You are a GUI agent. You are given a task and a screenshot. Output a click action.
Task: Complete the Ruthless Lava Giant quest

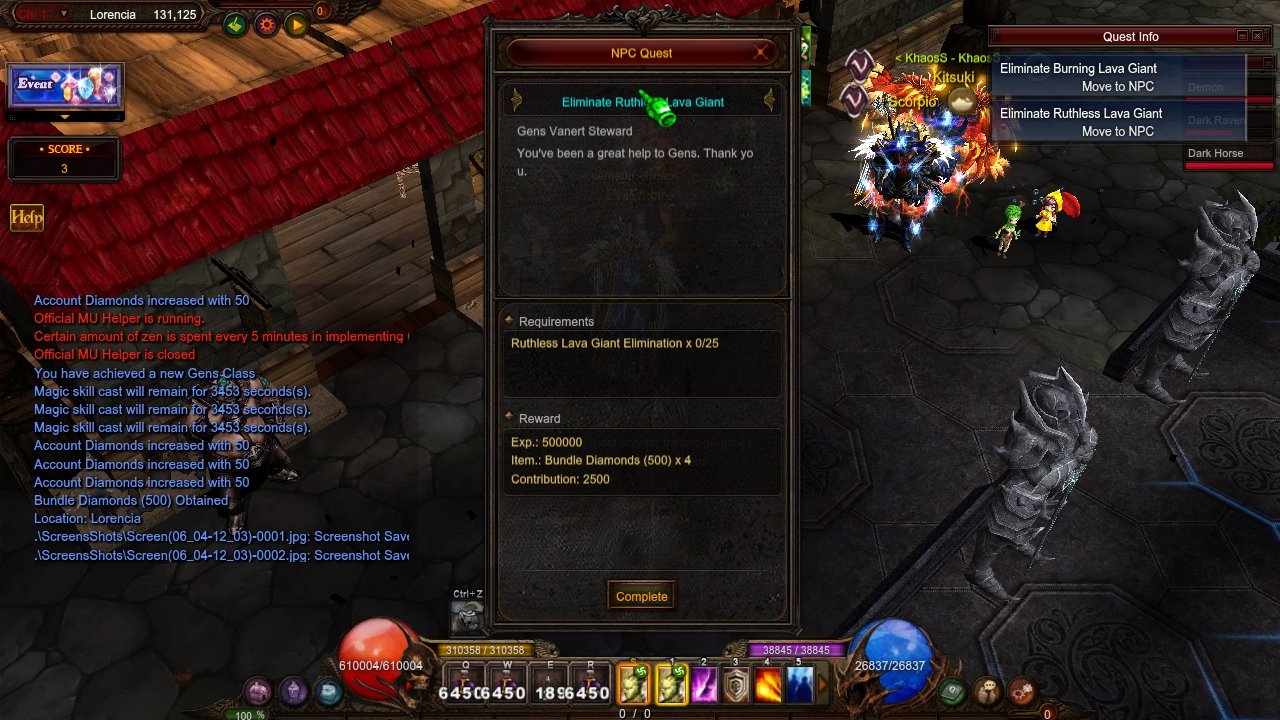point(641,596)
